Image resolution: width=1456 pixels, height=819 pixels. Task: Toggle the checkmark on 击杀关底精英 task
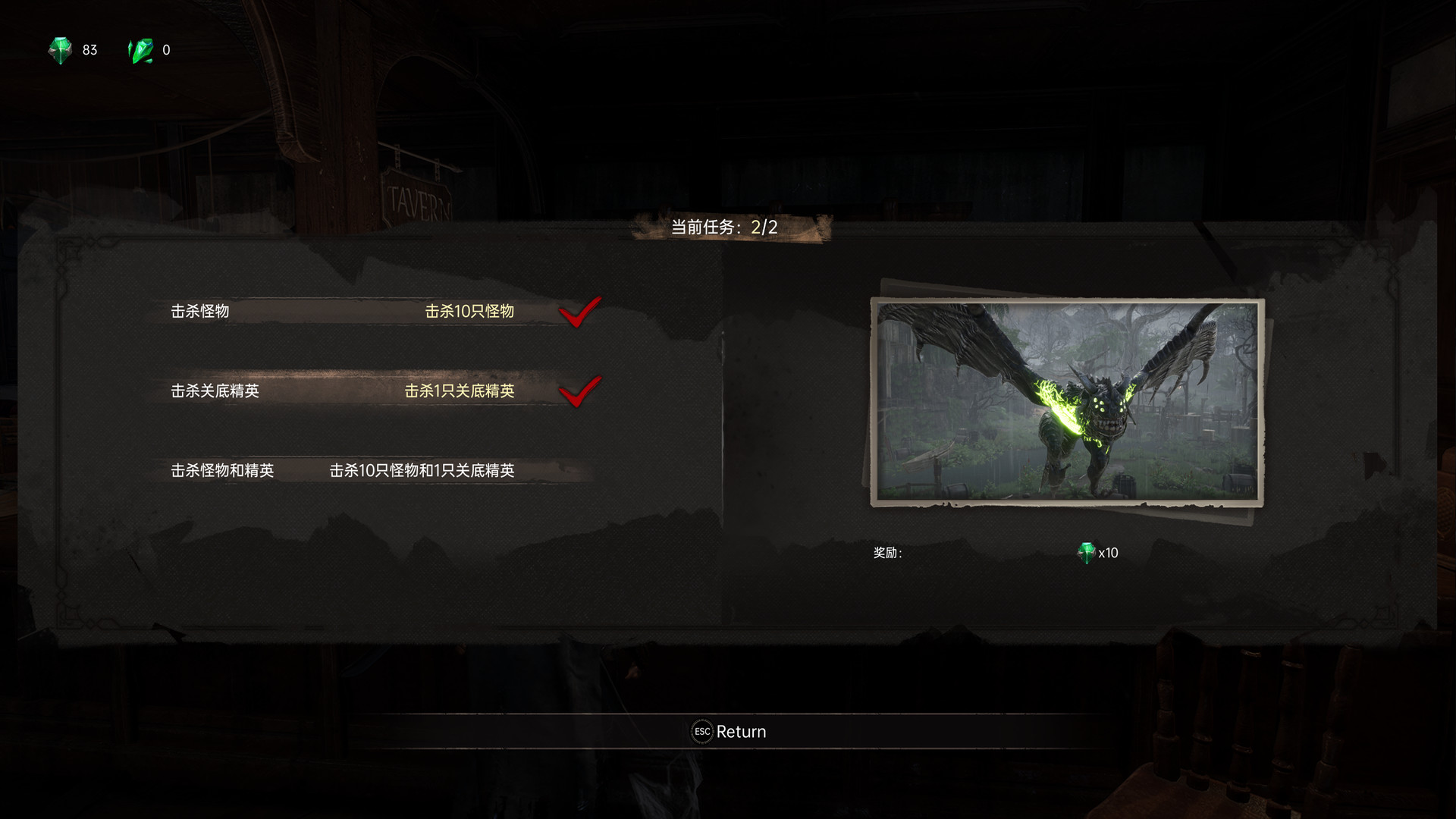click(582, 393)
